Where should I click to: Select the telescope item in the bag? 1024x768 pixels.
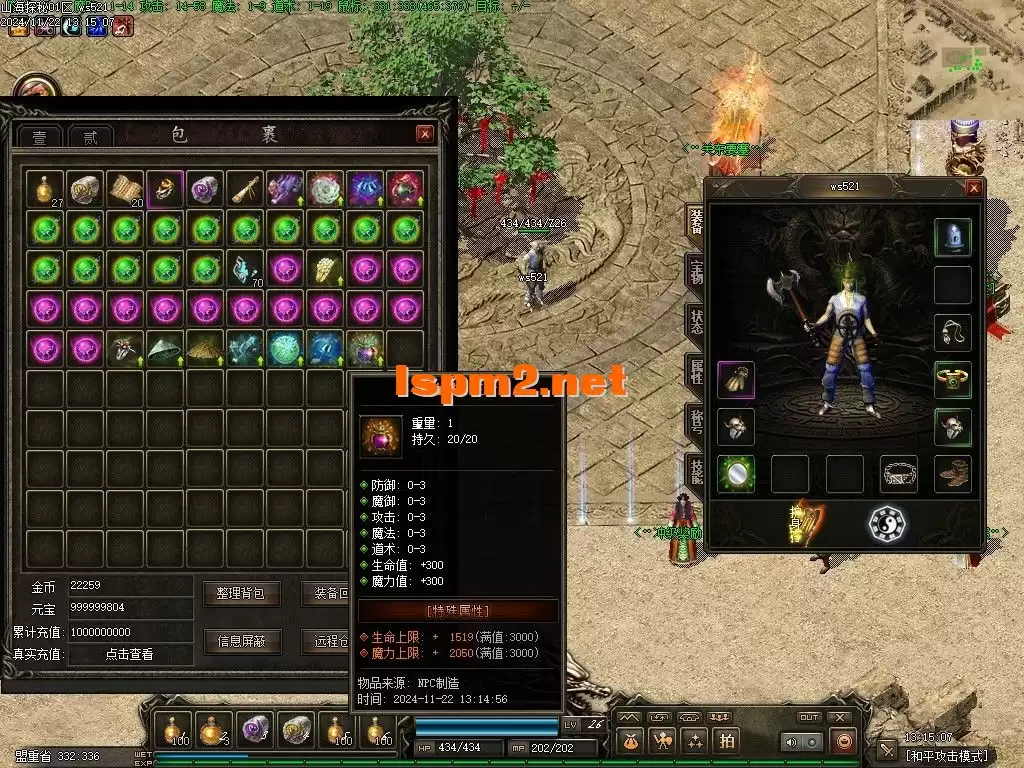tap(245, 188)
